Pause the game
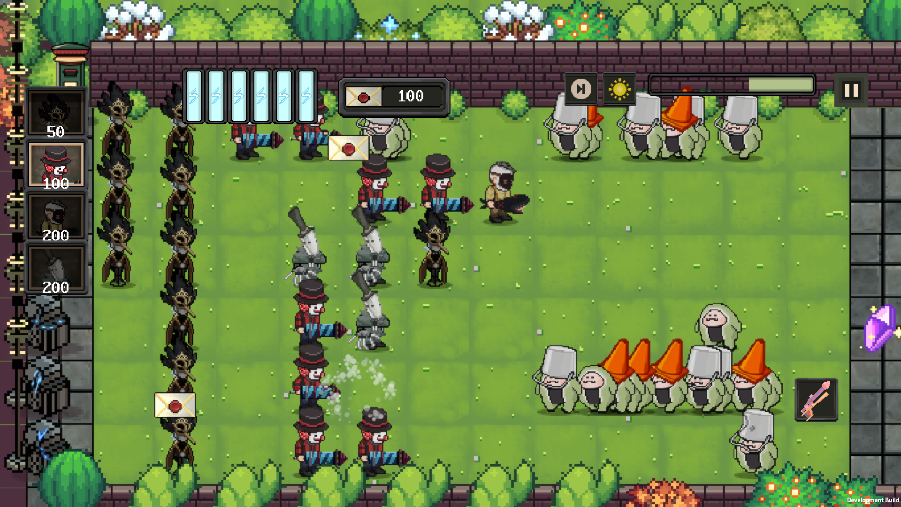 coord(850,90)
